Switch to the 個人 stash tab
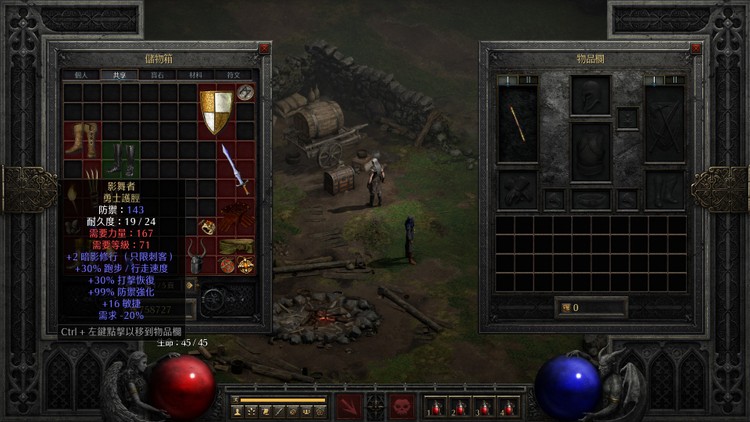The image size is (750, 422). pyautogui.click(x=81, y=74)
